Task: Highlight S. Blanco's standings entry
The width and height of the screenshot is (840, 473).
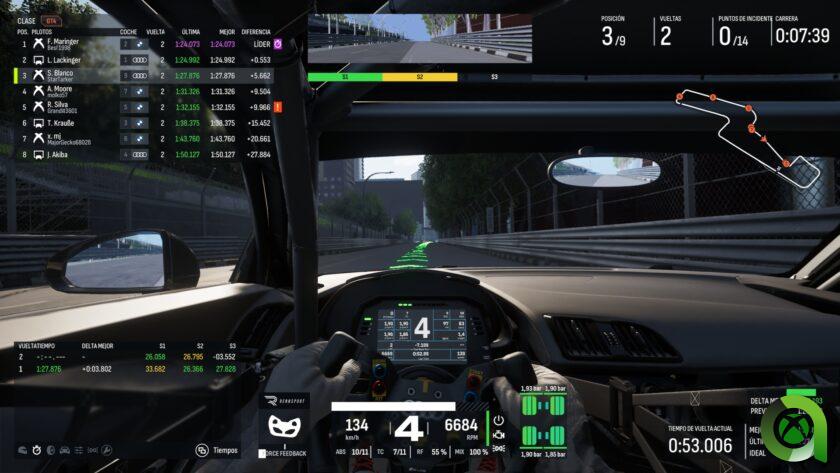Action: 140,75
